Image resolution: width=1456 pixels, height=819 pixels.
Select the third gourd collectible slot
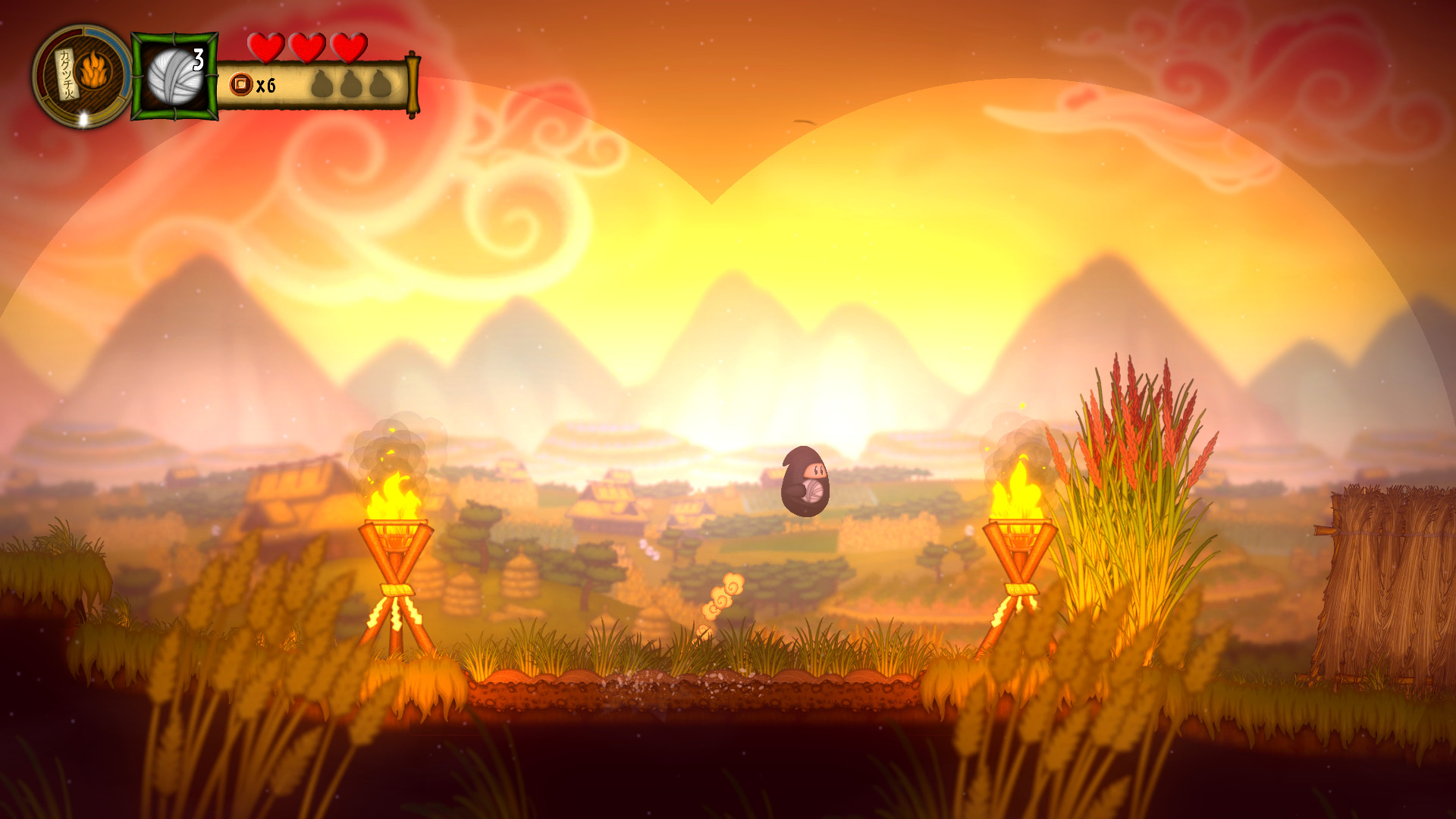tap(379, 83)
